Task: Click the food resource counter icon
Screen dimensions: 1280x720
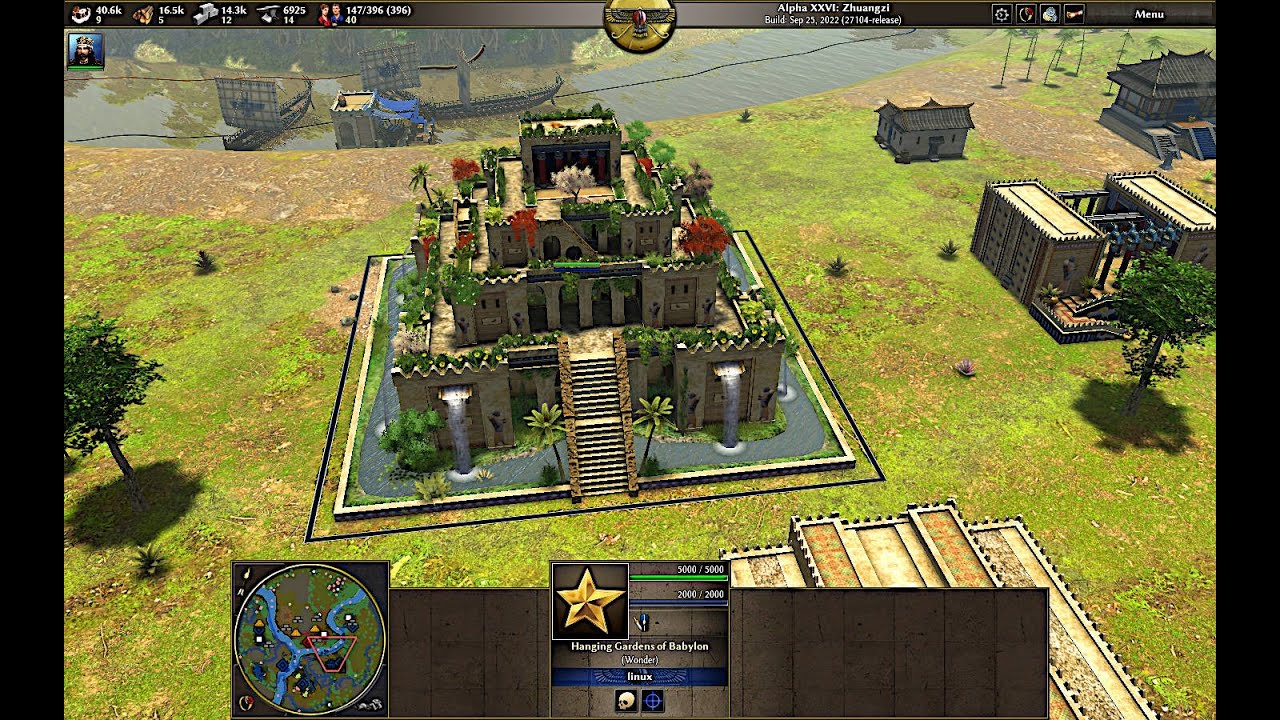Action: pyautogui.click(x=81, y=14)
